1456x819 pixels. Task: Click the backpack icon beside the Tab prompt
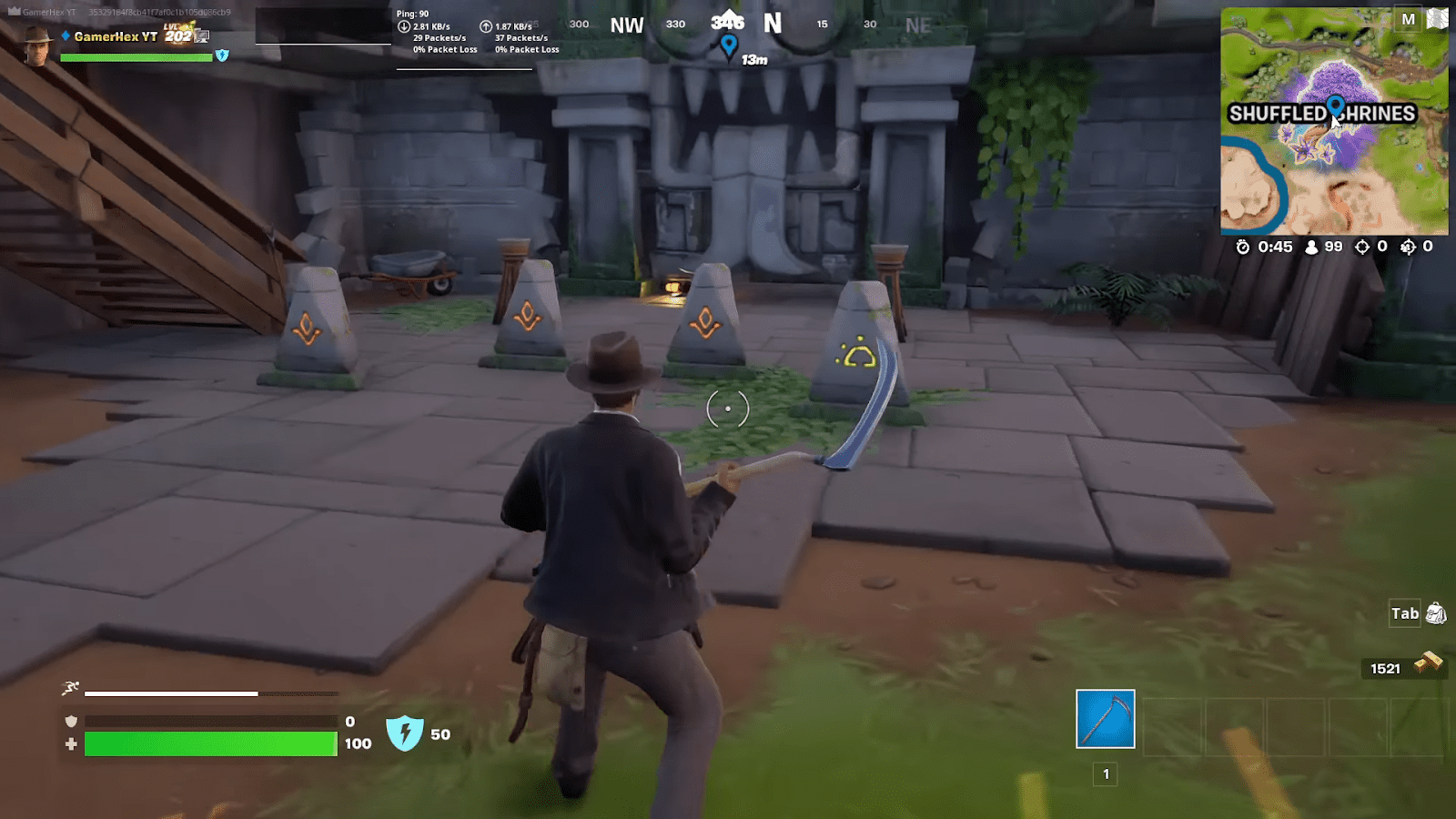1436,614
